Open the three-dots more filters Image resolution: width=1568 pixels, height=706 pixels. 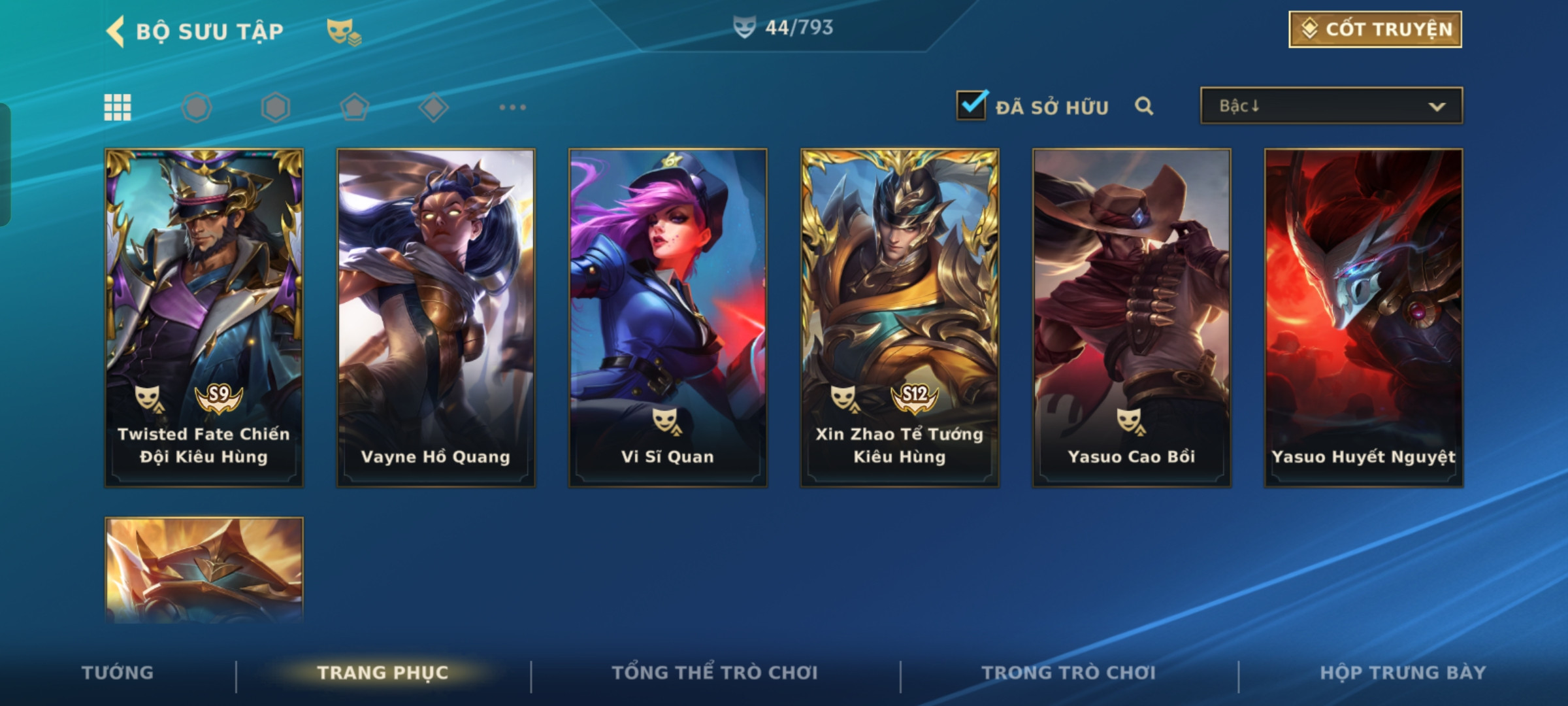point(512,107)
